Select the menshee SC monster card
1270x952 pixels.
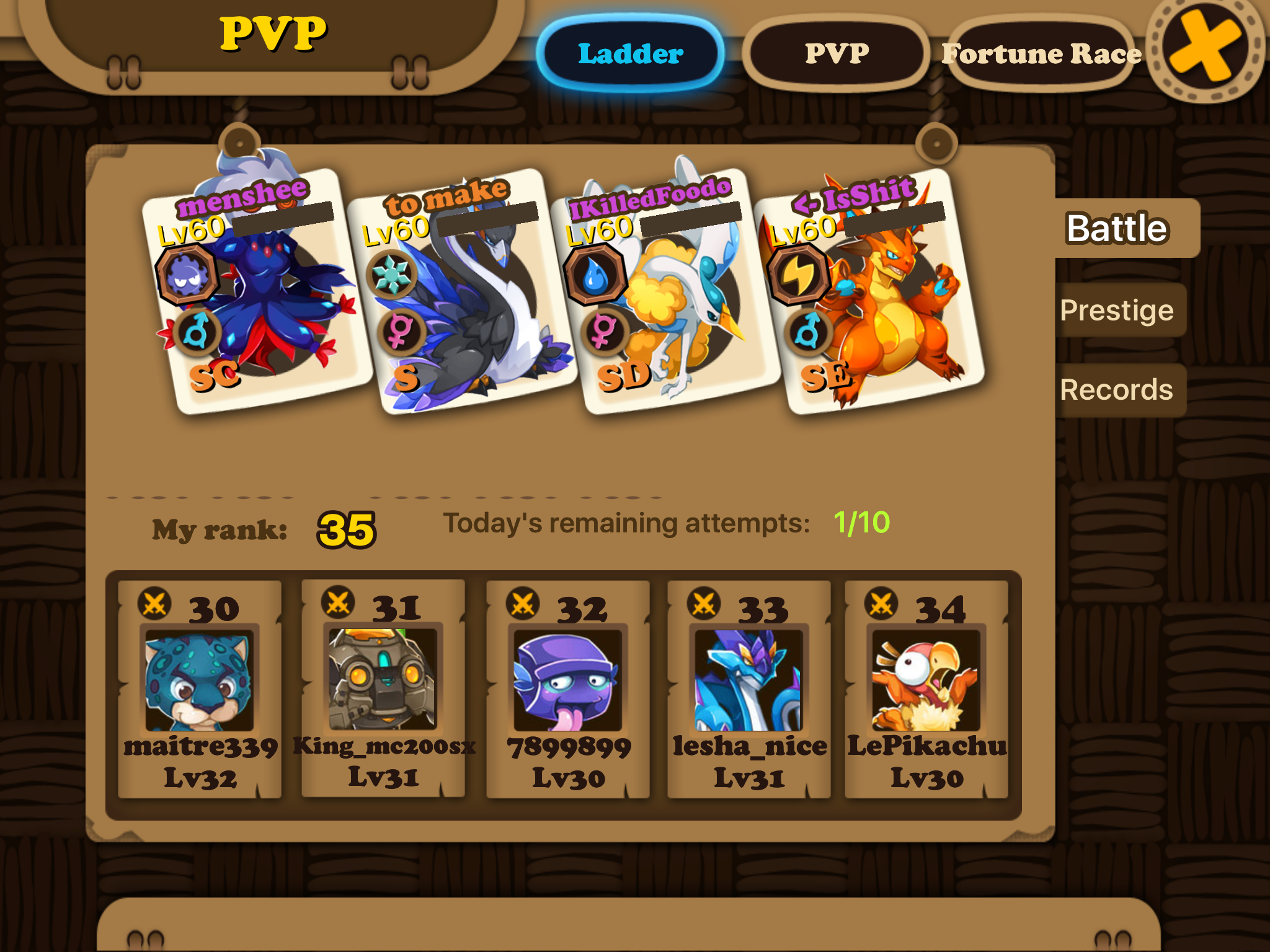click(x=255, y=291)
